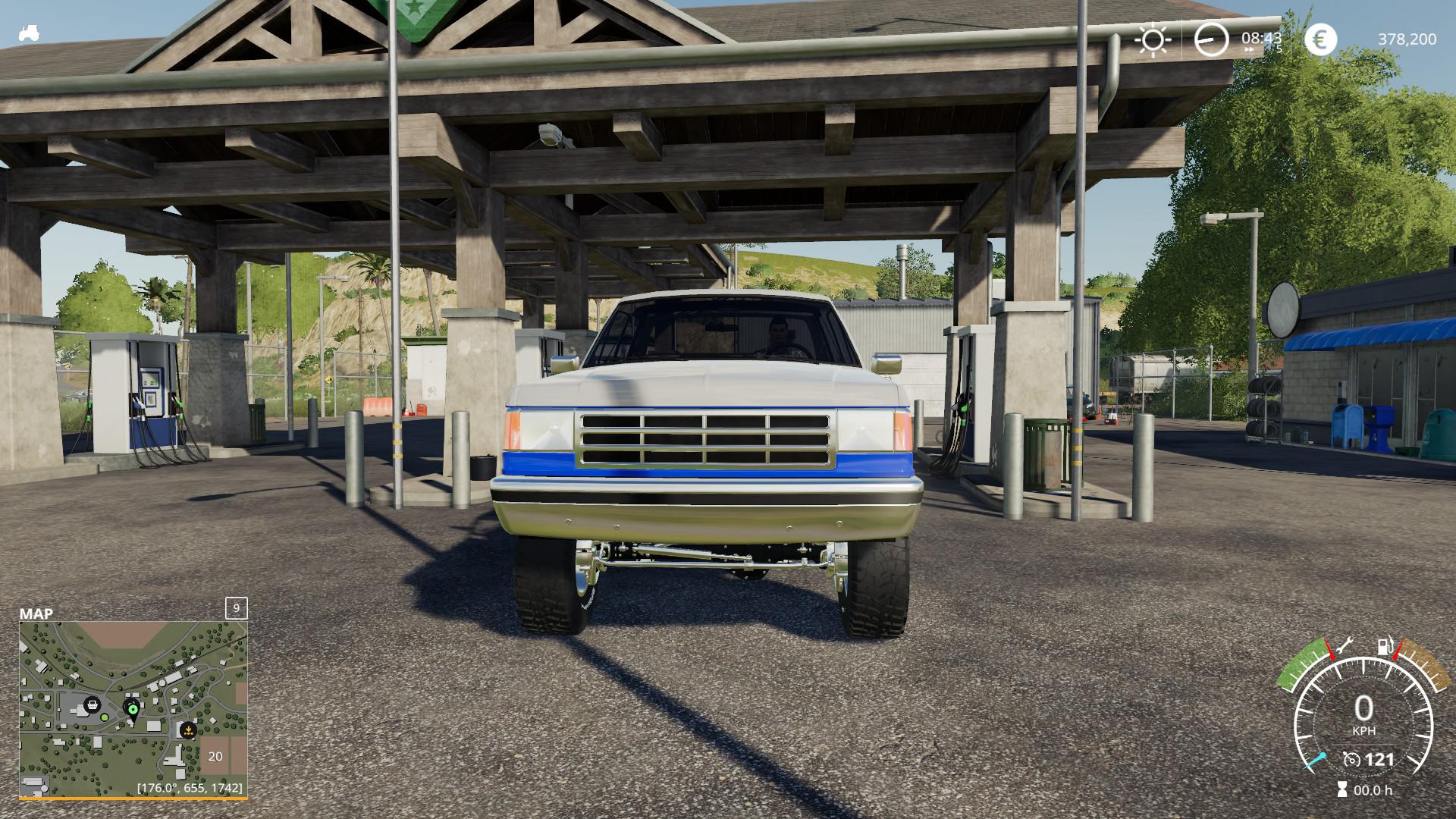
Task: Click the sun weather icon
Action: [1153, 39]
